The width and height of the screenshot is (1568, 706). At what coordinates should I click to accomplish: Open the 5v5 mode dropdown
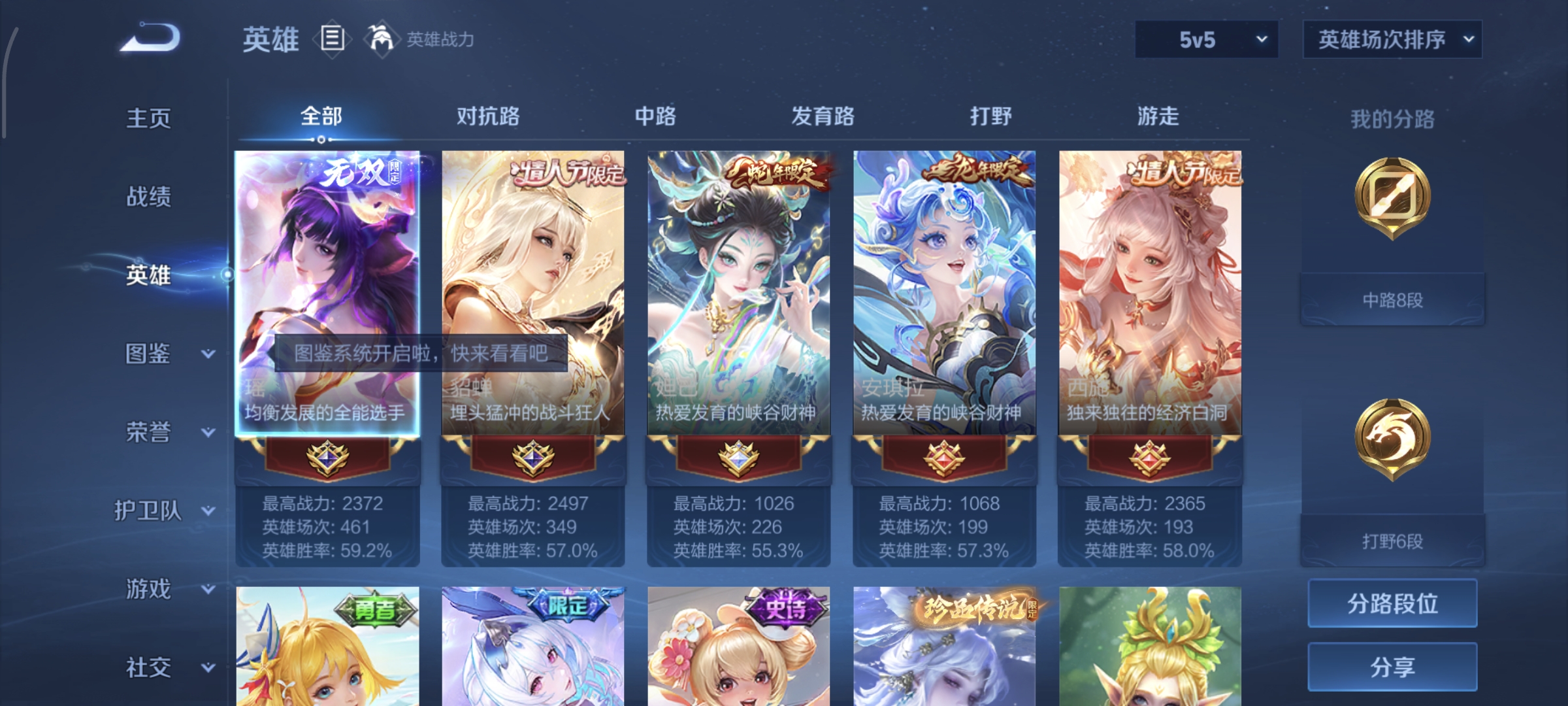click(1205, 39)
